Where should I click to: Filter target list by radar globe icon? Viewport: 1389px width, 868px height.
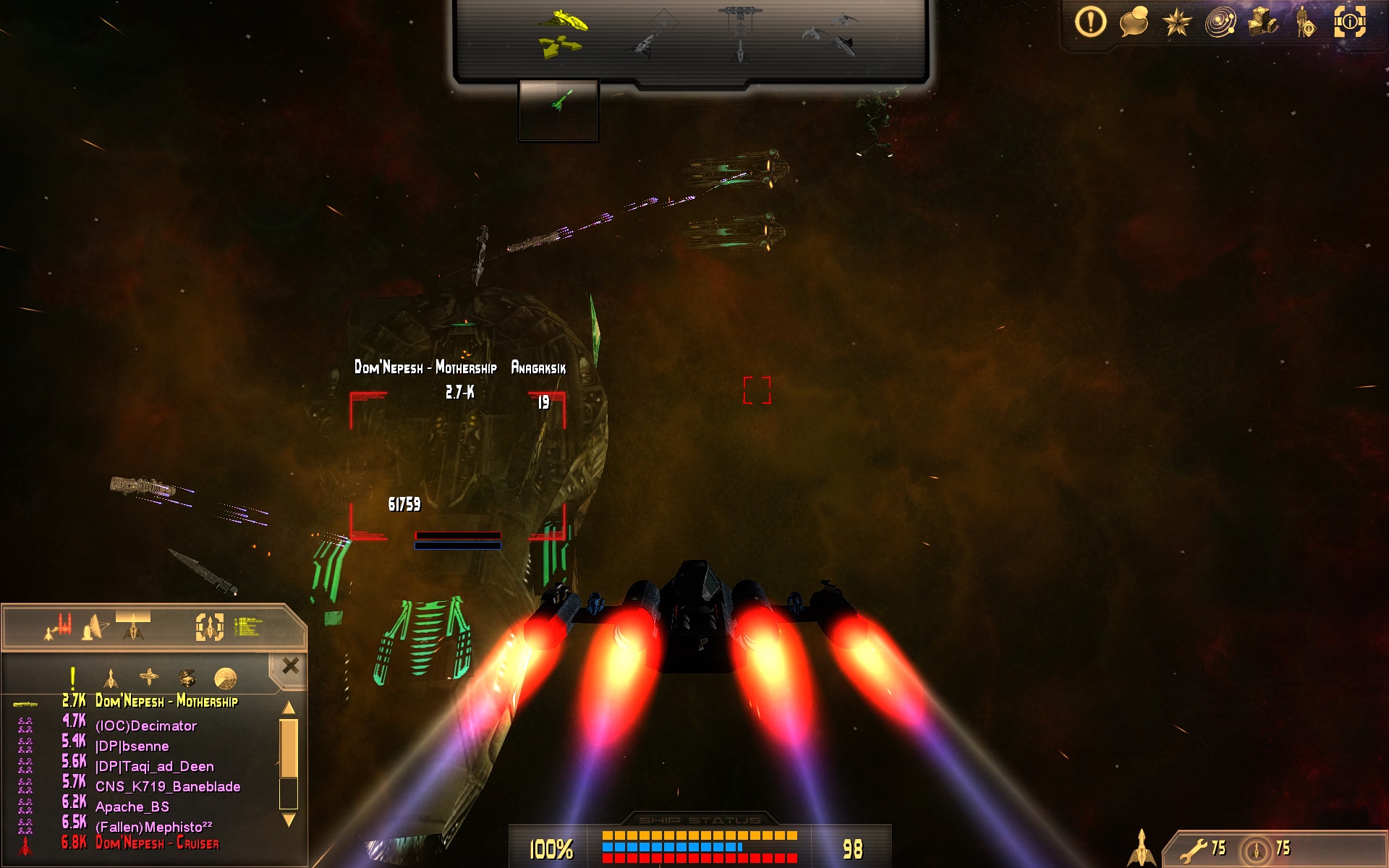coord(226,678)
